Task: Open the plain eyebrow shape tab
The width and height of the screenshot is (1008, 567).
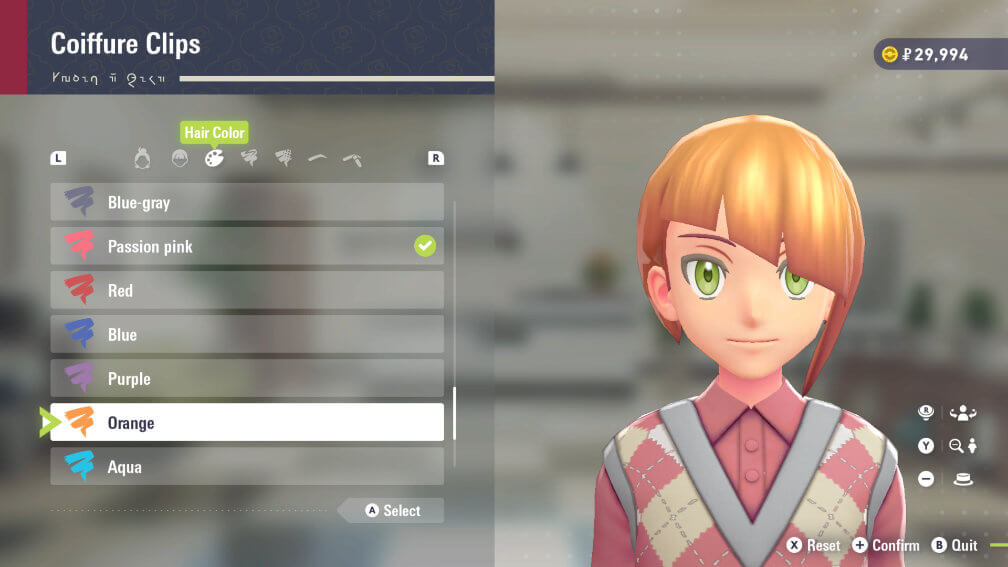Action: tap(317, 158)
